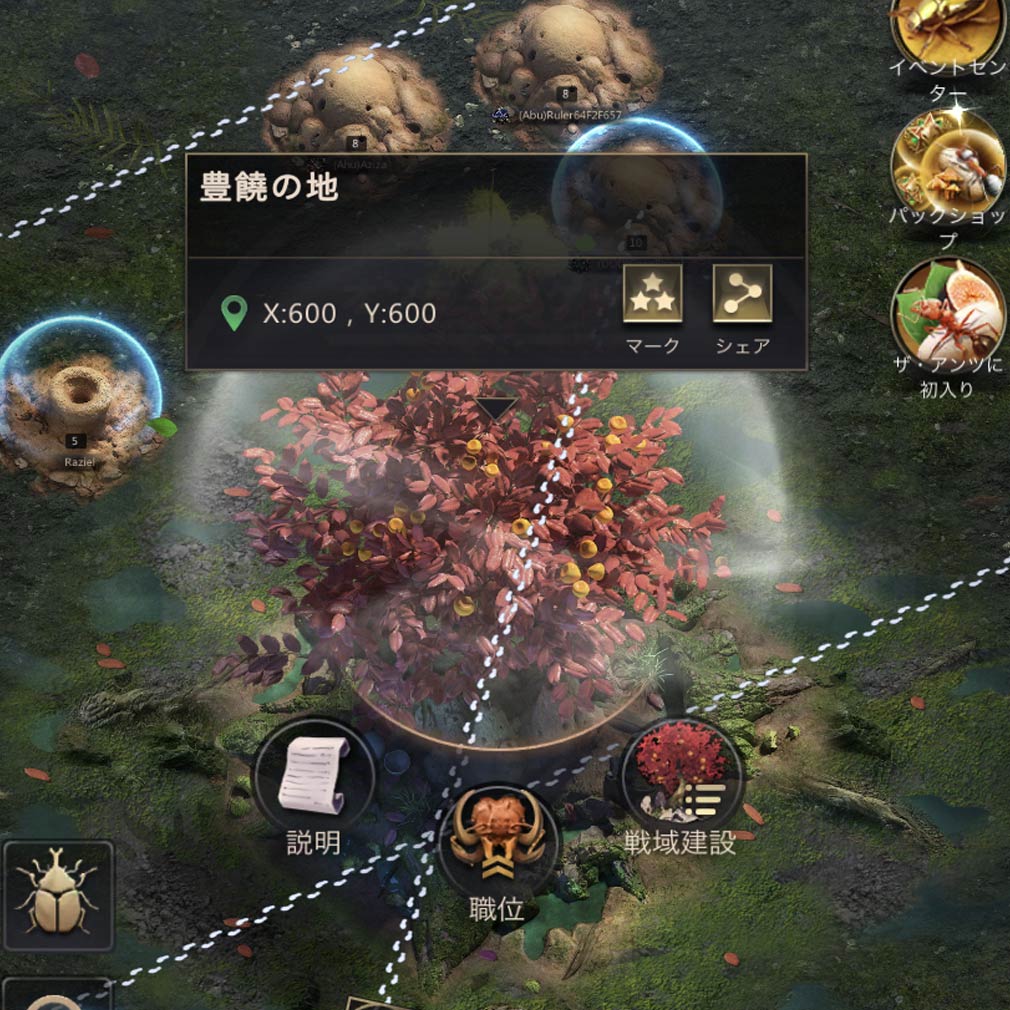Mark this location with the マーク button
1010x1010 pixels.
(652, 294)
